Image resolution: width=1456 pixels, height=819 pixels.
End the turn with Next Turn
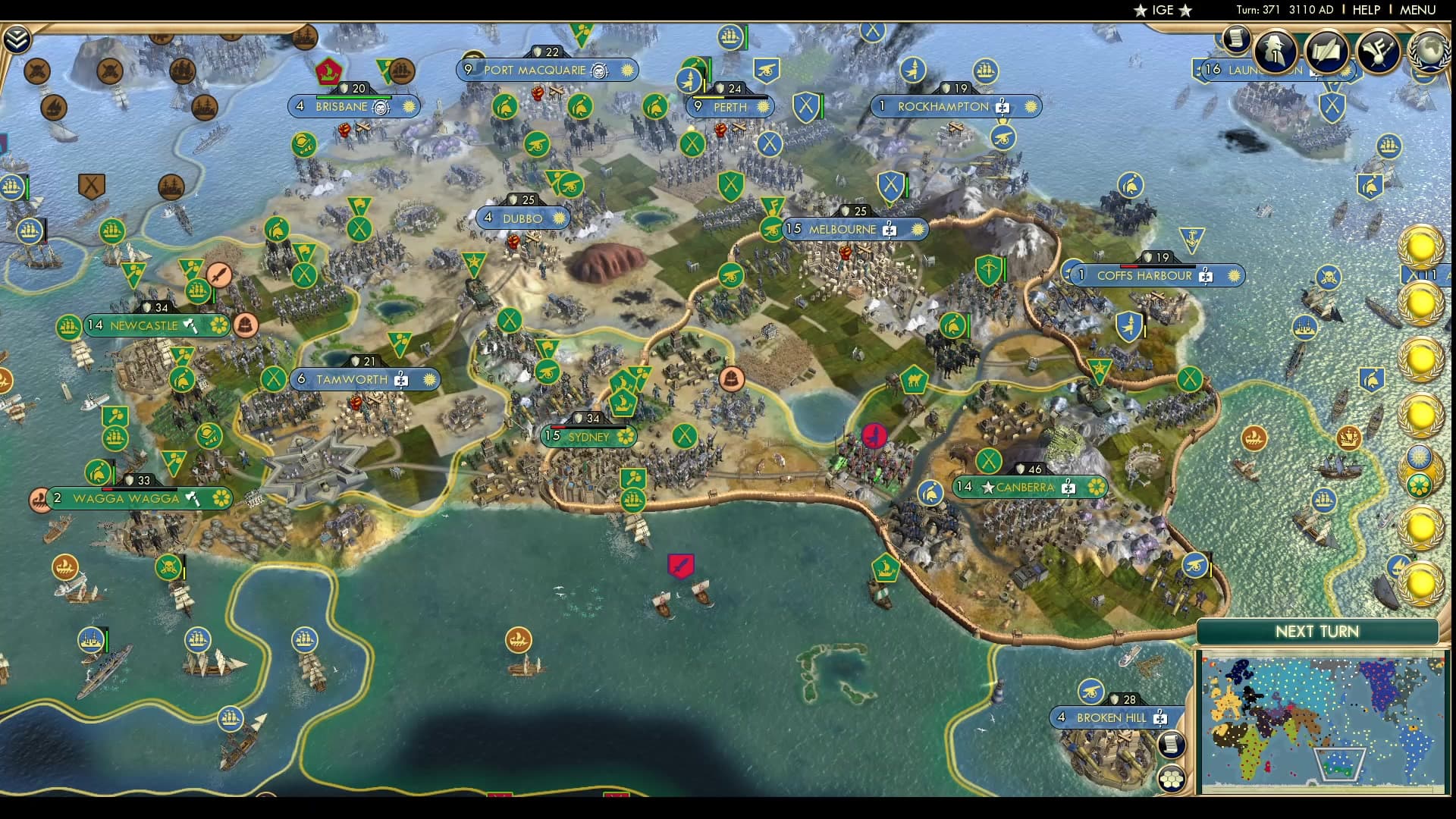1316,632
